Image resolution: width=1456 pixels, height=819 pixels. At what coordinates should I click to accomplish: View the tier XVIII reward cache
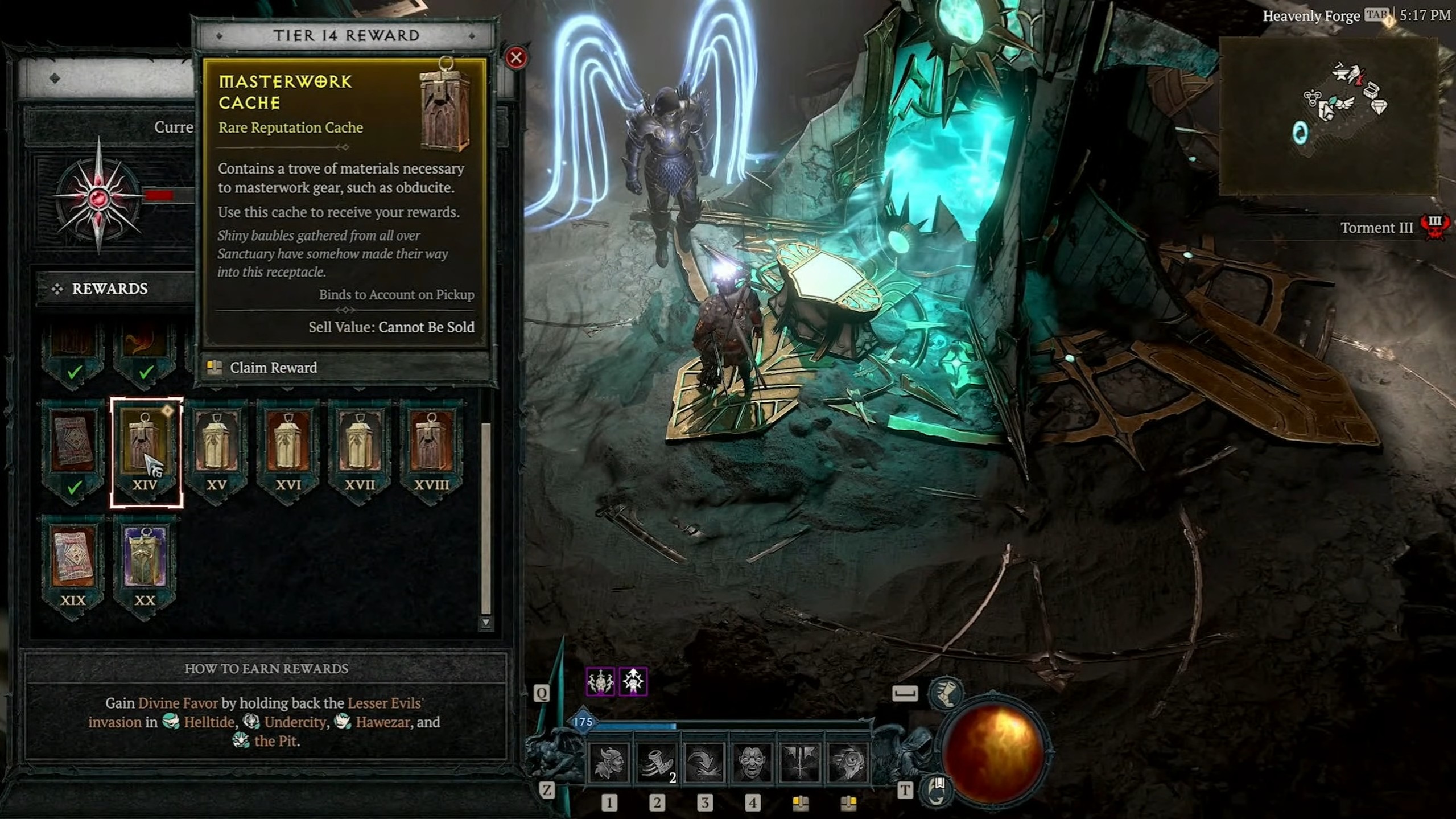click(x=432, y=450)
